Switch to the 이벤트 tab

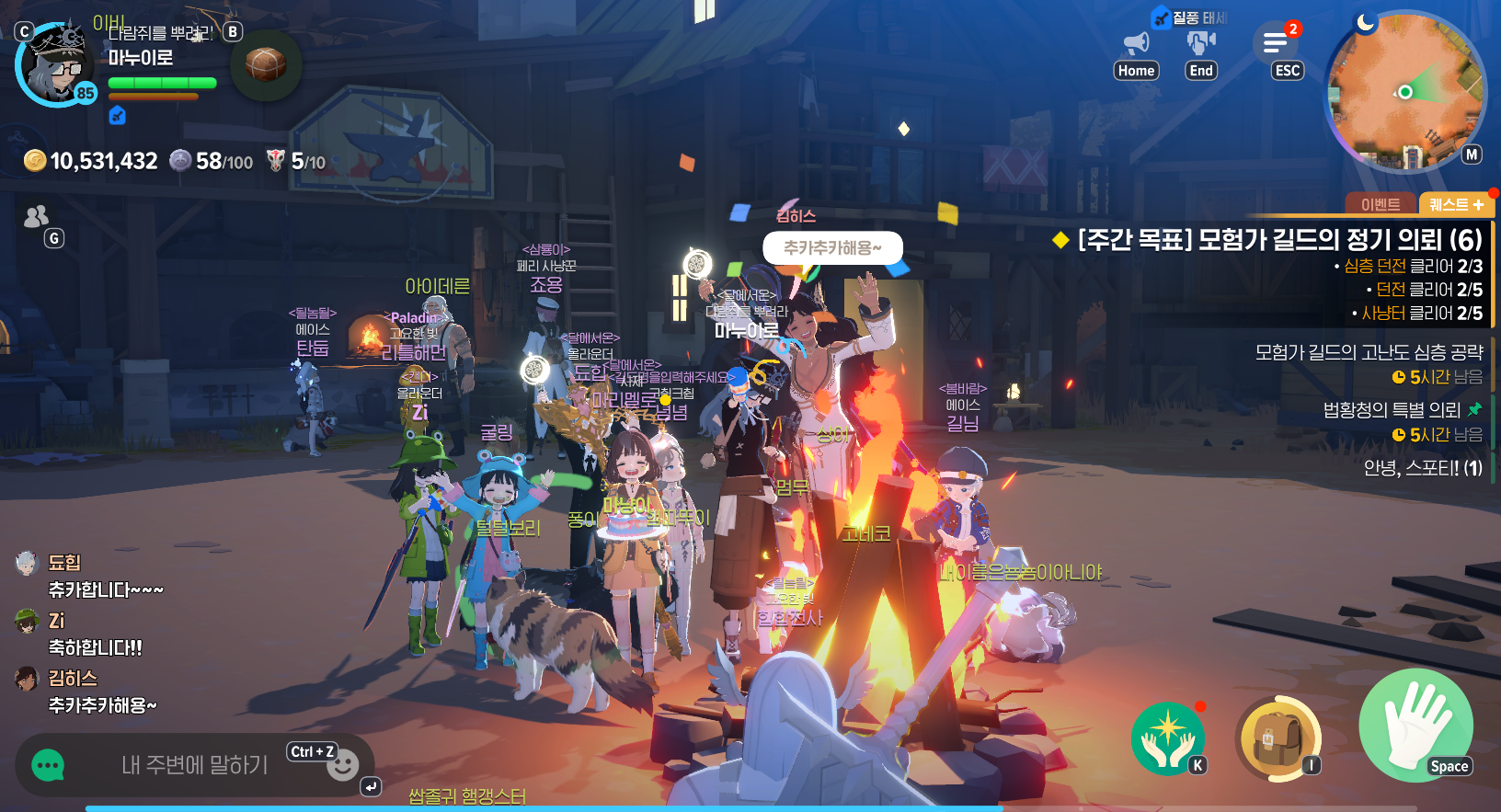pos(1380,204)
